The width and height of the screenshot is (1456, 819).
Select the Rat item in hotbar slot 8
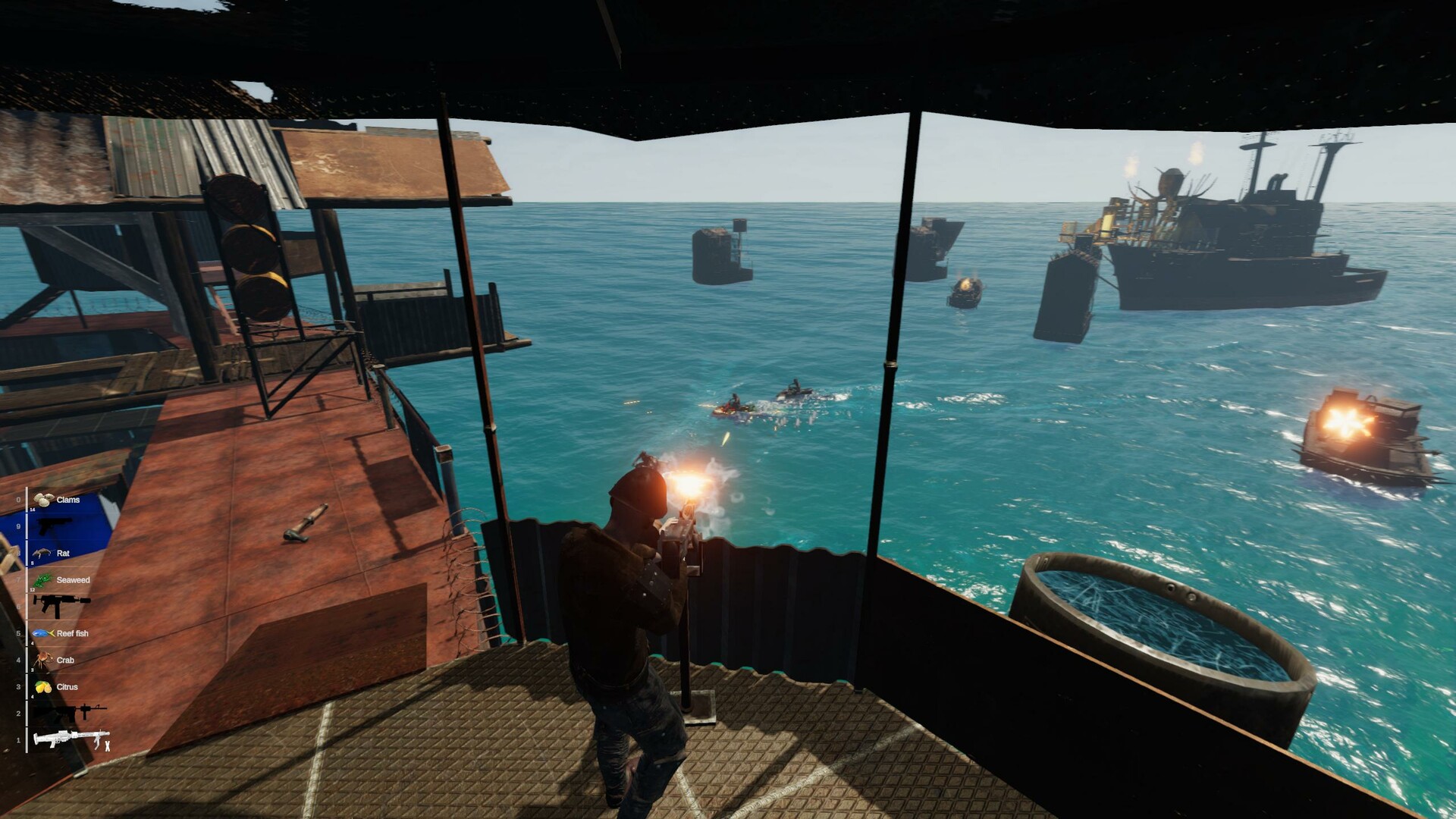tap(40, 554)
